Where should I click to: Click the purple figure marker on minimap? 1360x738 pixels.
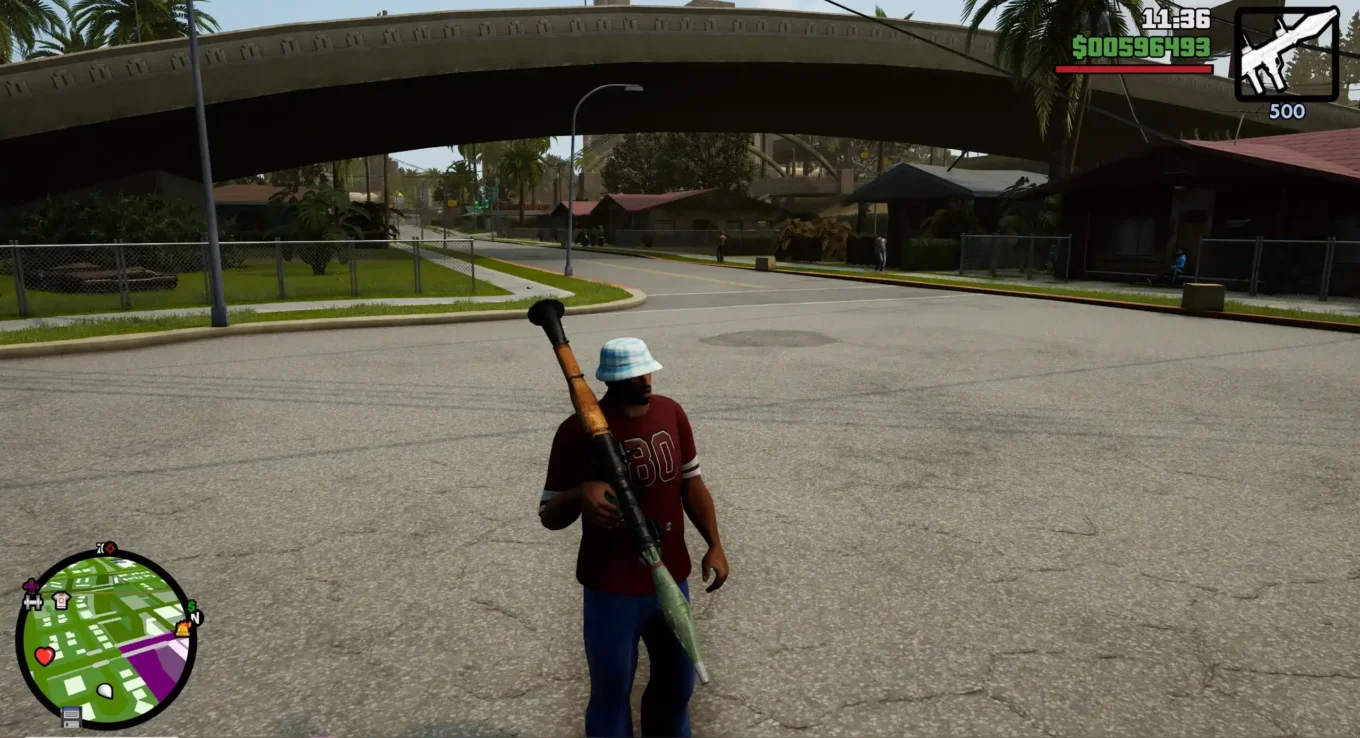tap(31, 585)
